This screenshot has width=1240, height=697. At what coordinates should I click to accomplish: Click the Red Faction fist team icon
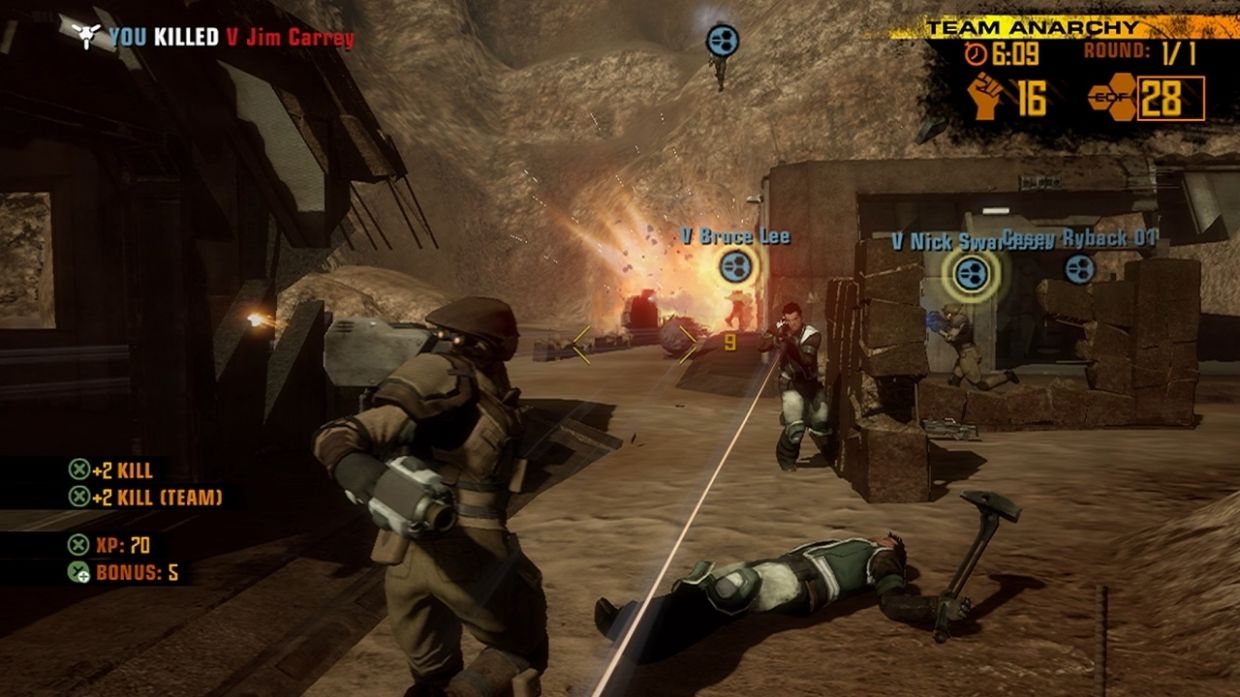(x=987, y=97)
